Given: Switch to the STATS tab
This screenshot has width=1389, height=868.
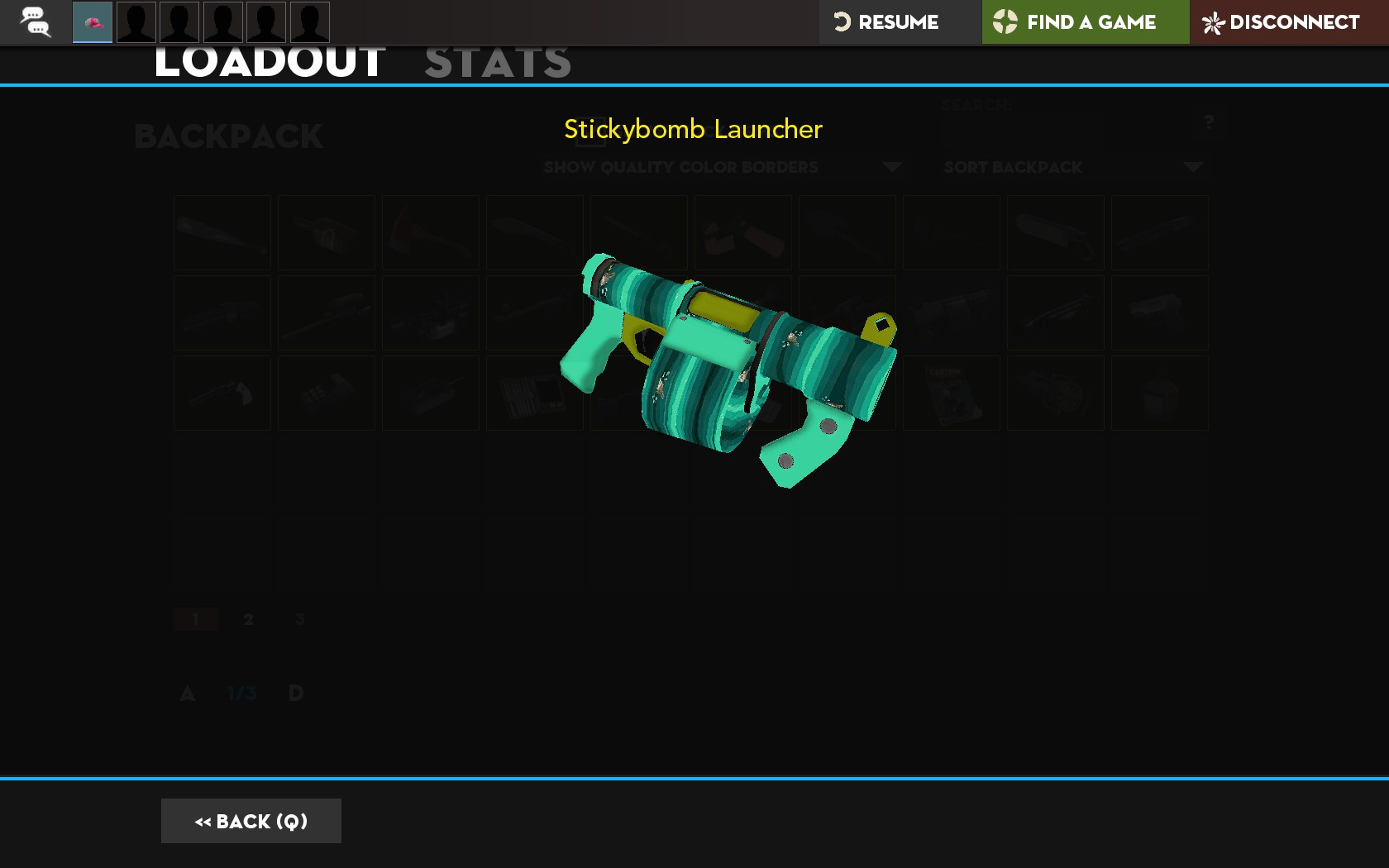Looking at the screenshot, I should 497,60.
